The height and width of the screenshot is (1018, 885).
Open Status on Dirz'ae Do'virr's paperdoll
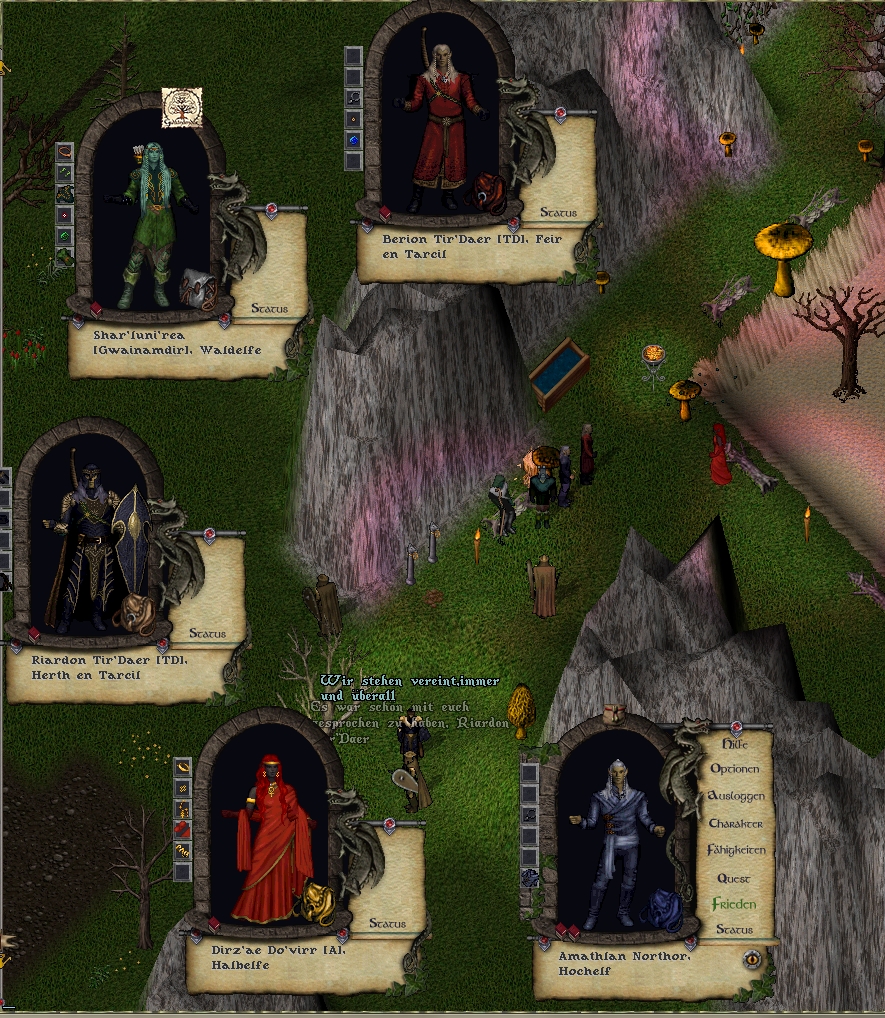coord(387,924)
